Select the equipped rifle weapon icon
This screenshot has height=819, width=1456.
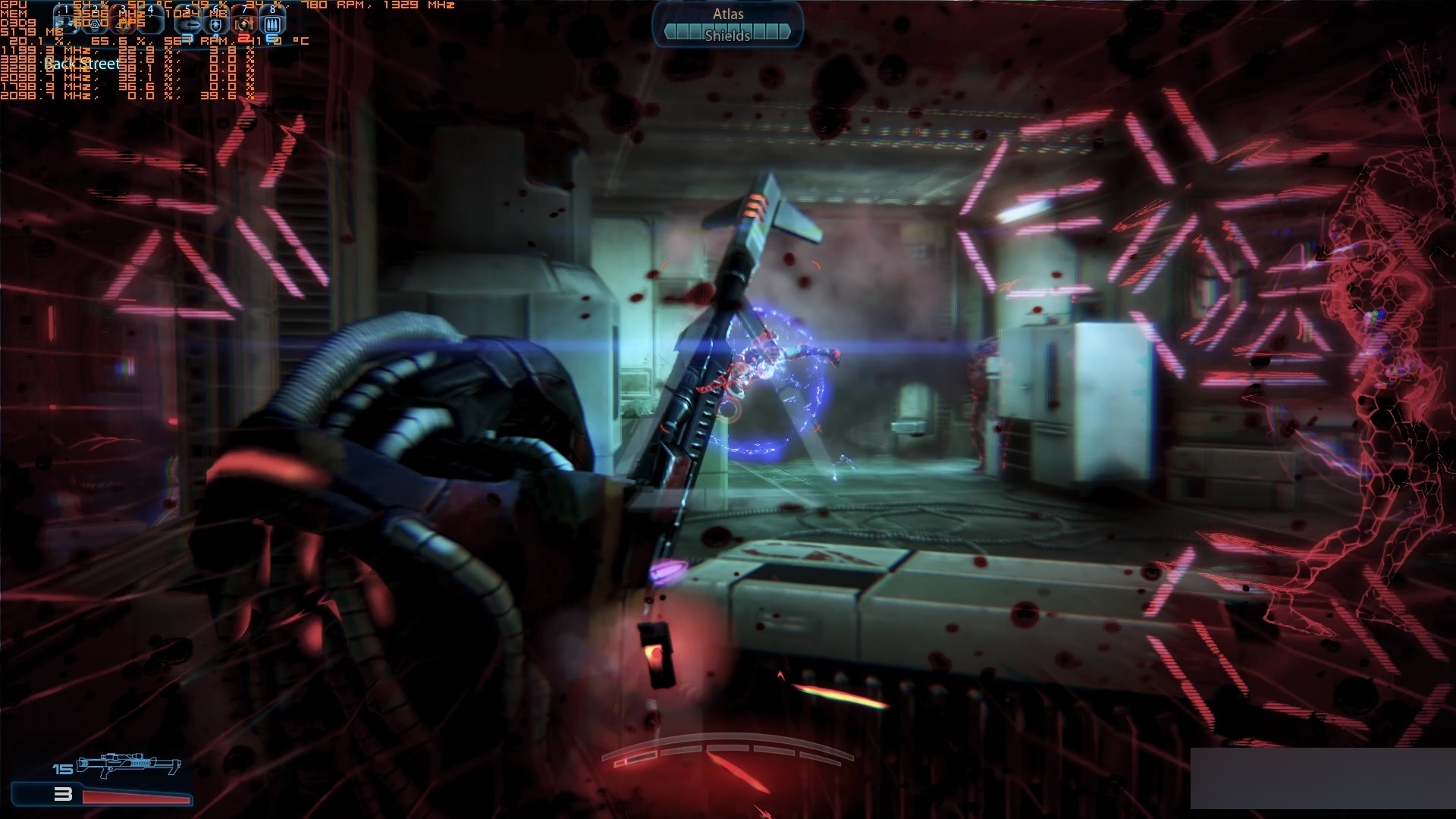(129, 764)
